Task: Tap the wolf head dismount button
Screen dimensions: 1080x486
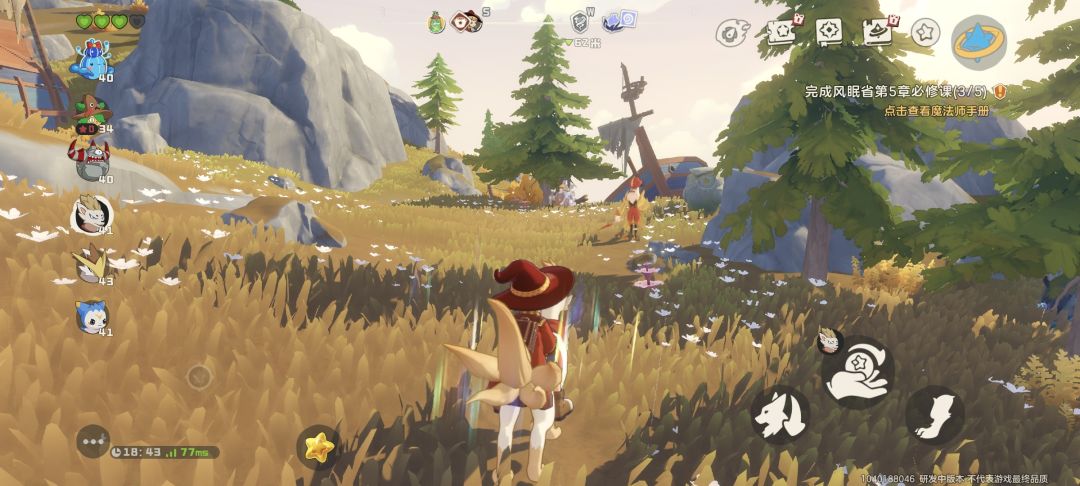Action: pos(780,414)
